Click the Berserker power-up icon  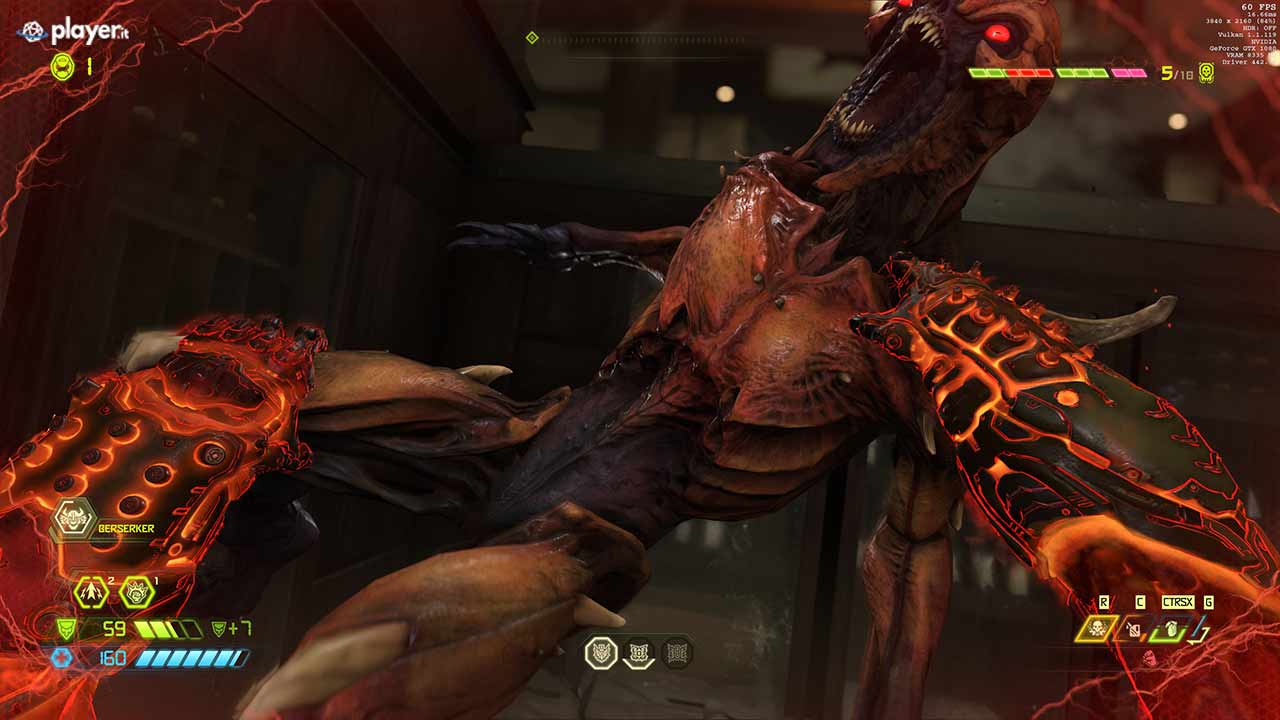pos(74,519)
